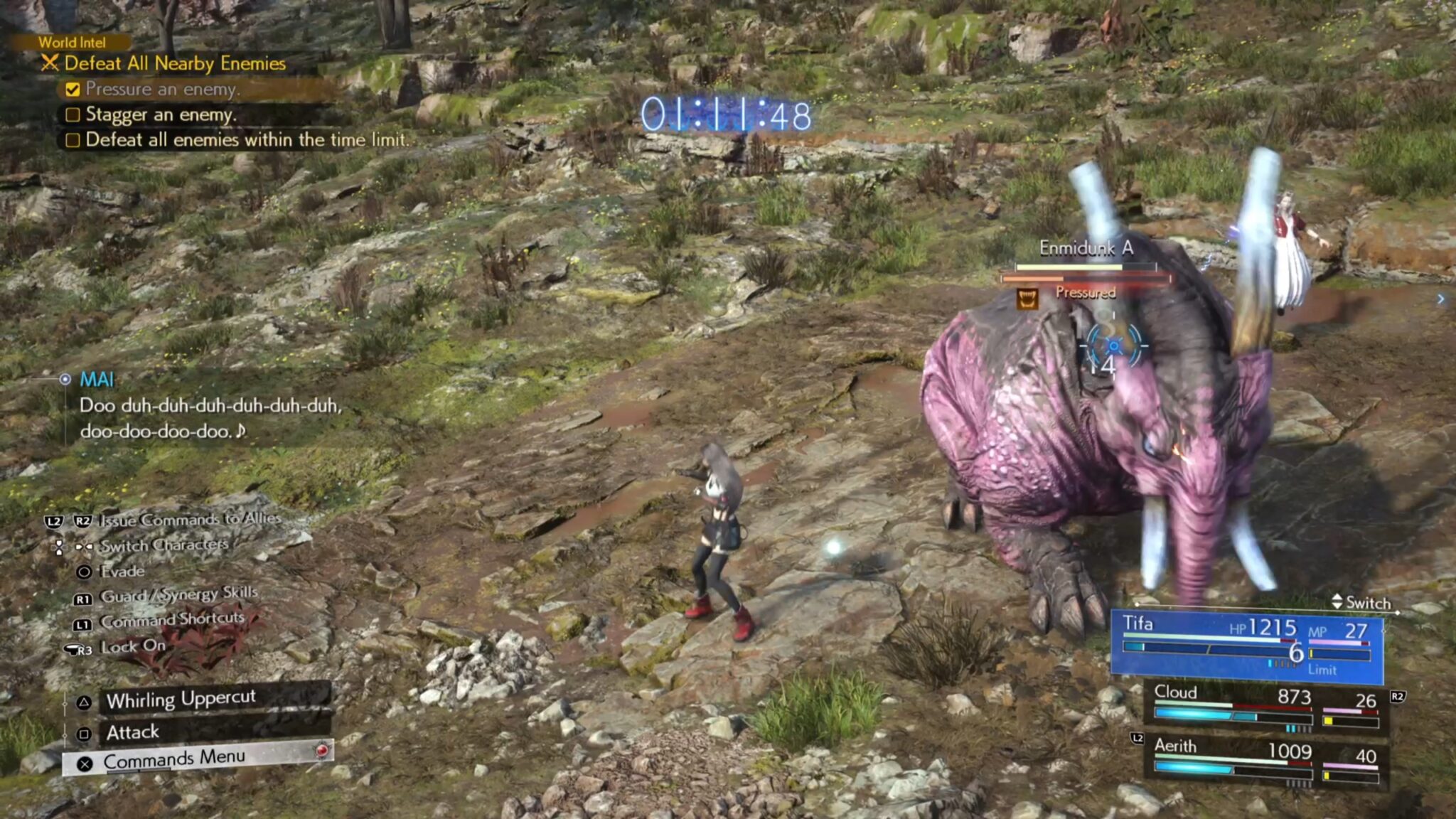This screenshot has height=819, width=1456.
Task: Click the Pressured status fang icon
Action: pos(1027,299)
